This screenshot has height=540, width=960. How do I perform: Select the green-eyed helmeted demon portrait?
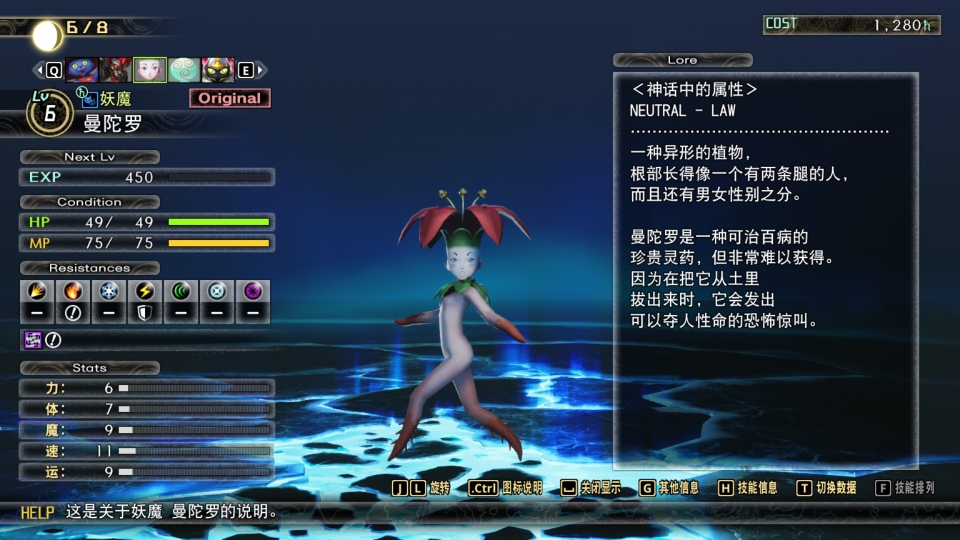click(218, 70)
